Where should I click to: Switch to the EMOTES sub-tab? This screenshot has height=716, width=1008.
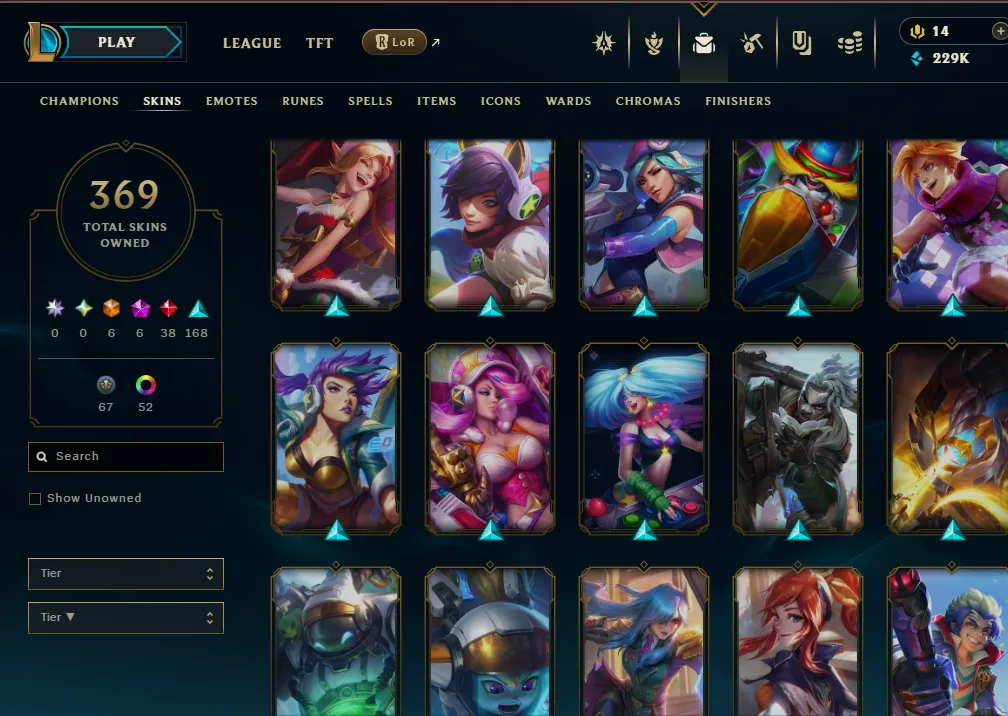point(232,101)
